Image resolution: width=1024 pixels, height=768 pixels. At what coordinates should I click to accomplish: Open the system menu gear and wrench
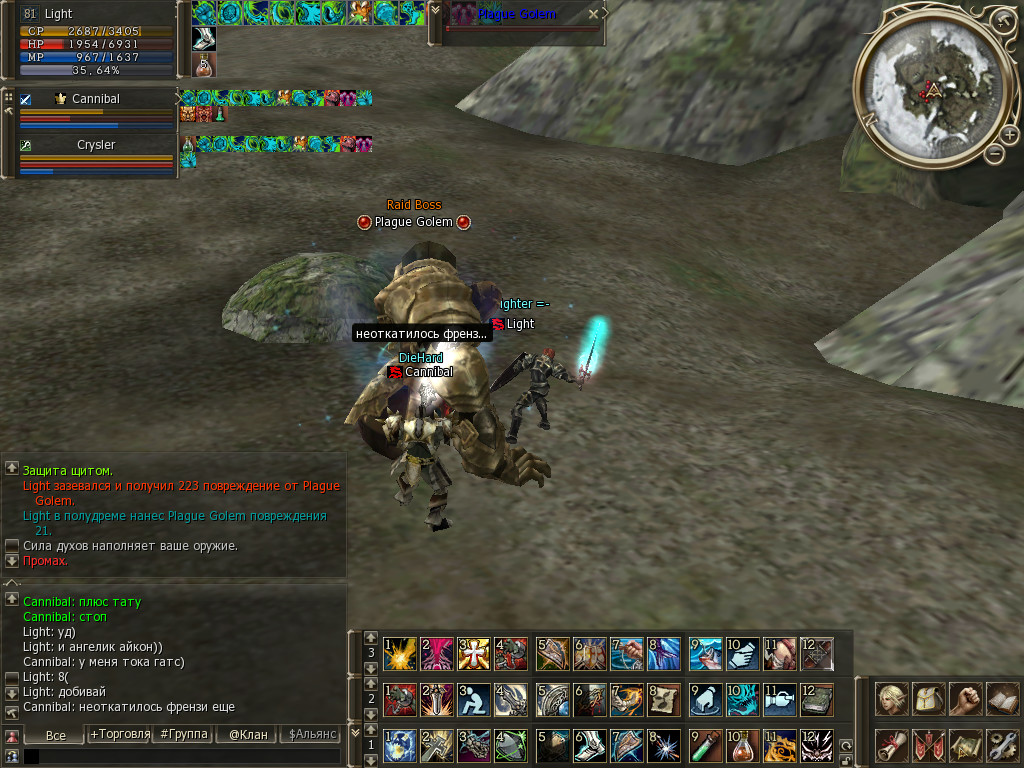[x=1002, y=744]
